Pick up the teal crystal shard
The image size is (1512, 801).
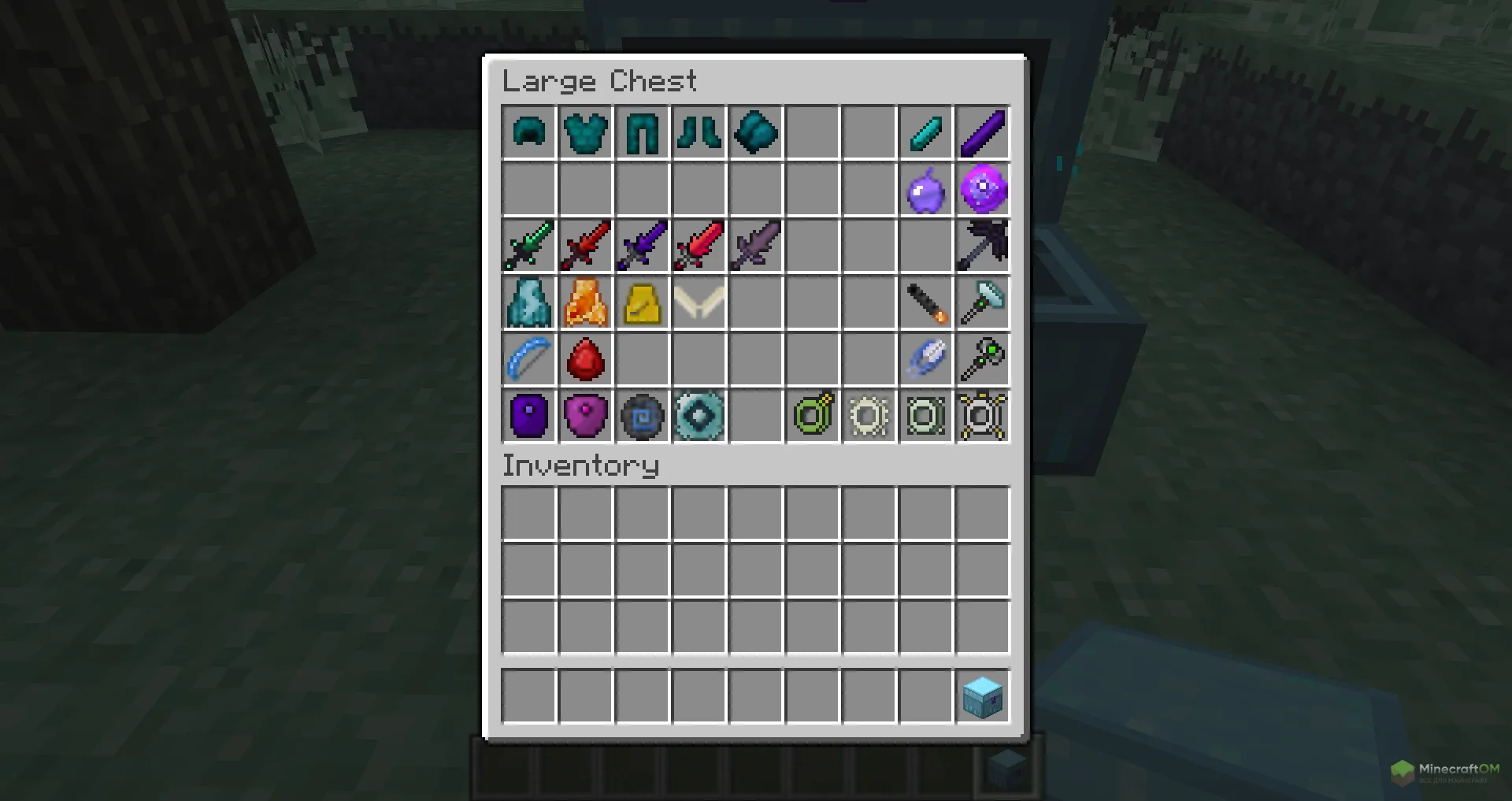[x=925, y=132]
